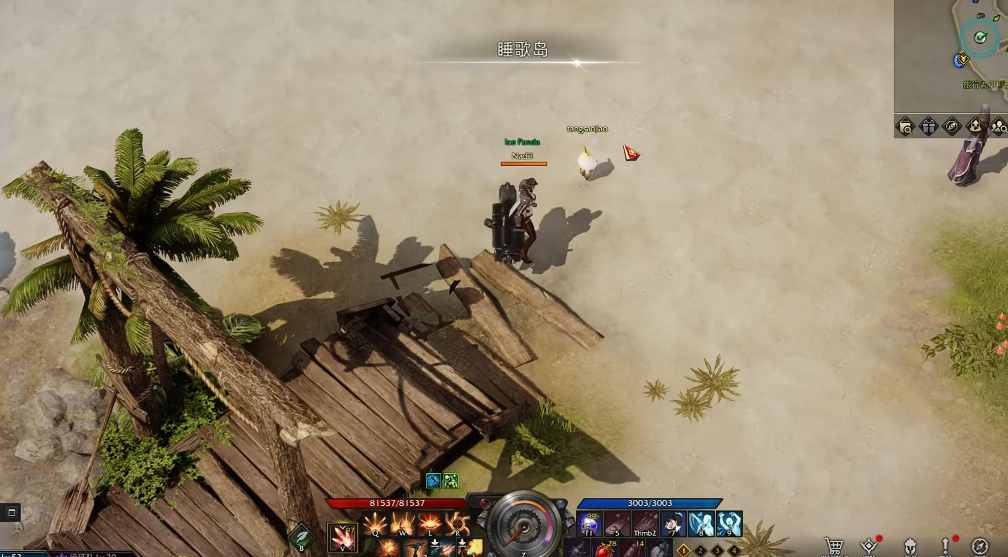This screenshot has width=1008, height=557.
Task: Open the helmet character menu icon
Action: coord(911,546)
